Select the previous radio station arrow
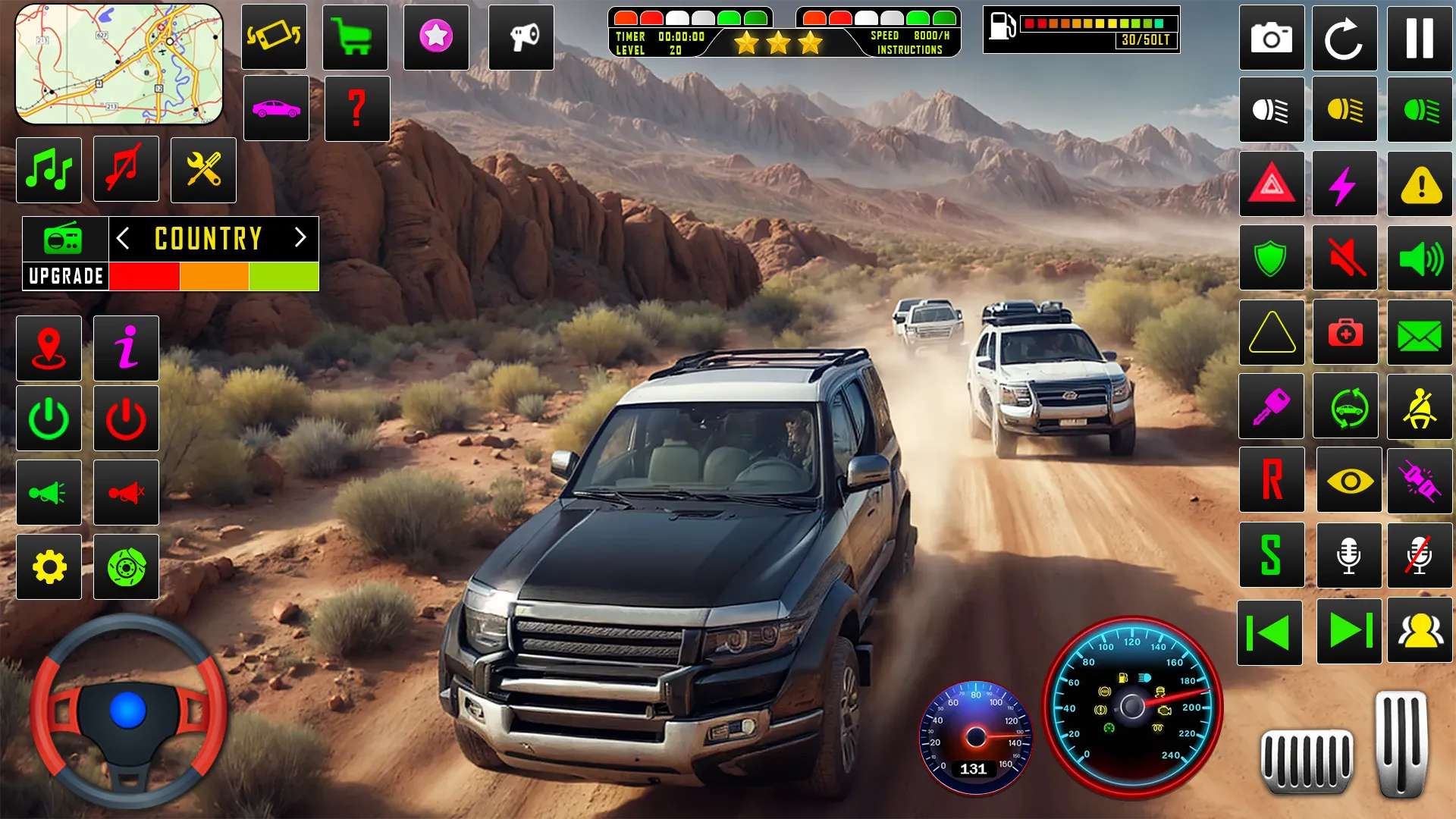 (123, 238)
